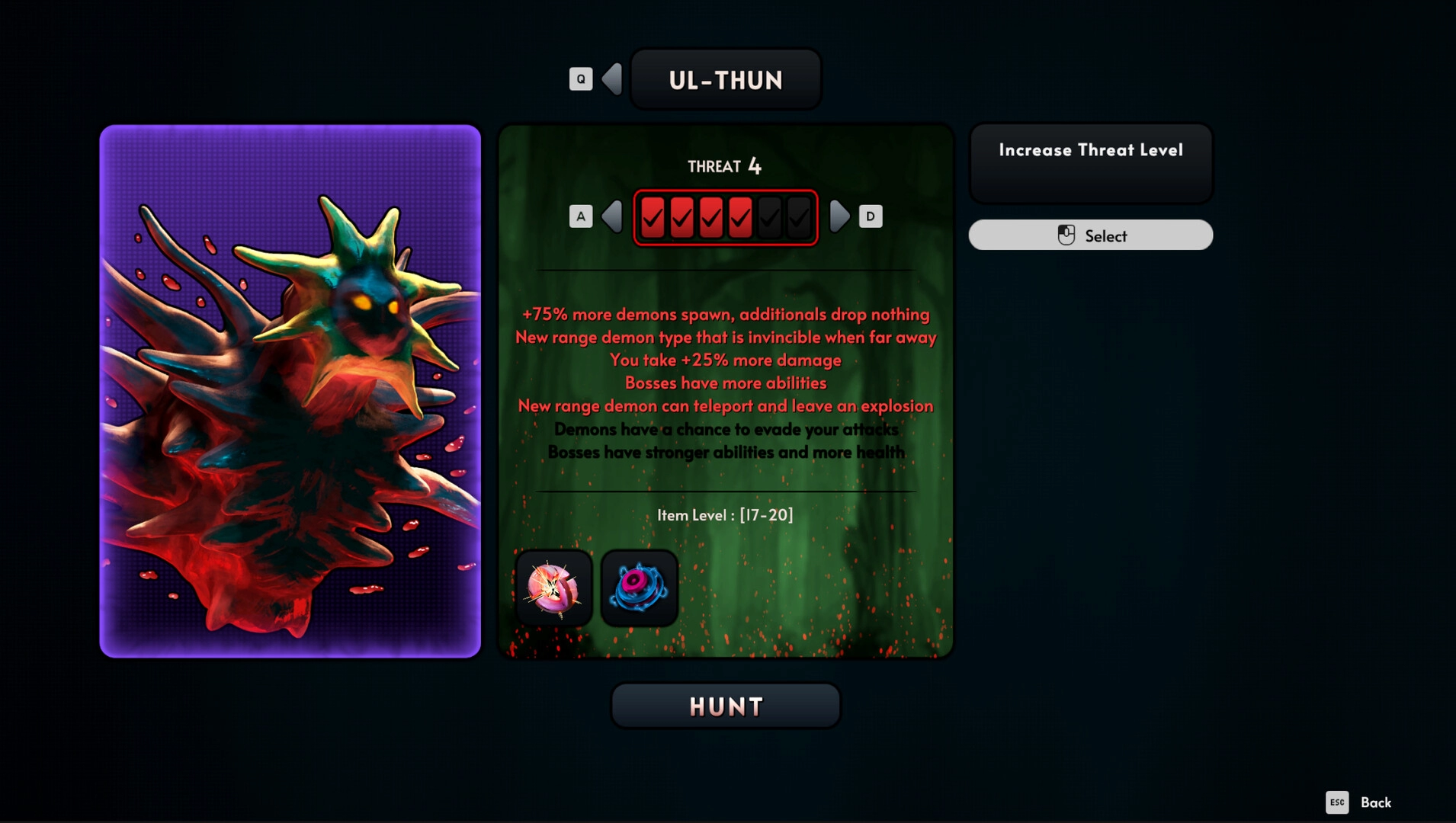This screenshot has width=1456, height=823.
Task: Switch to the previous boss using the arrow beside UL-THUN
Action: pos(612,79)
